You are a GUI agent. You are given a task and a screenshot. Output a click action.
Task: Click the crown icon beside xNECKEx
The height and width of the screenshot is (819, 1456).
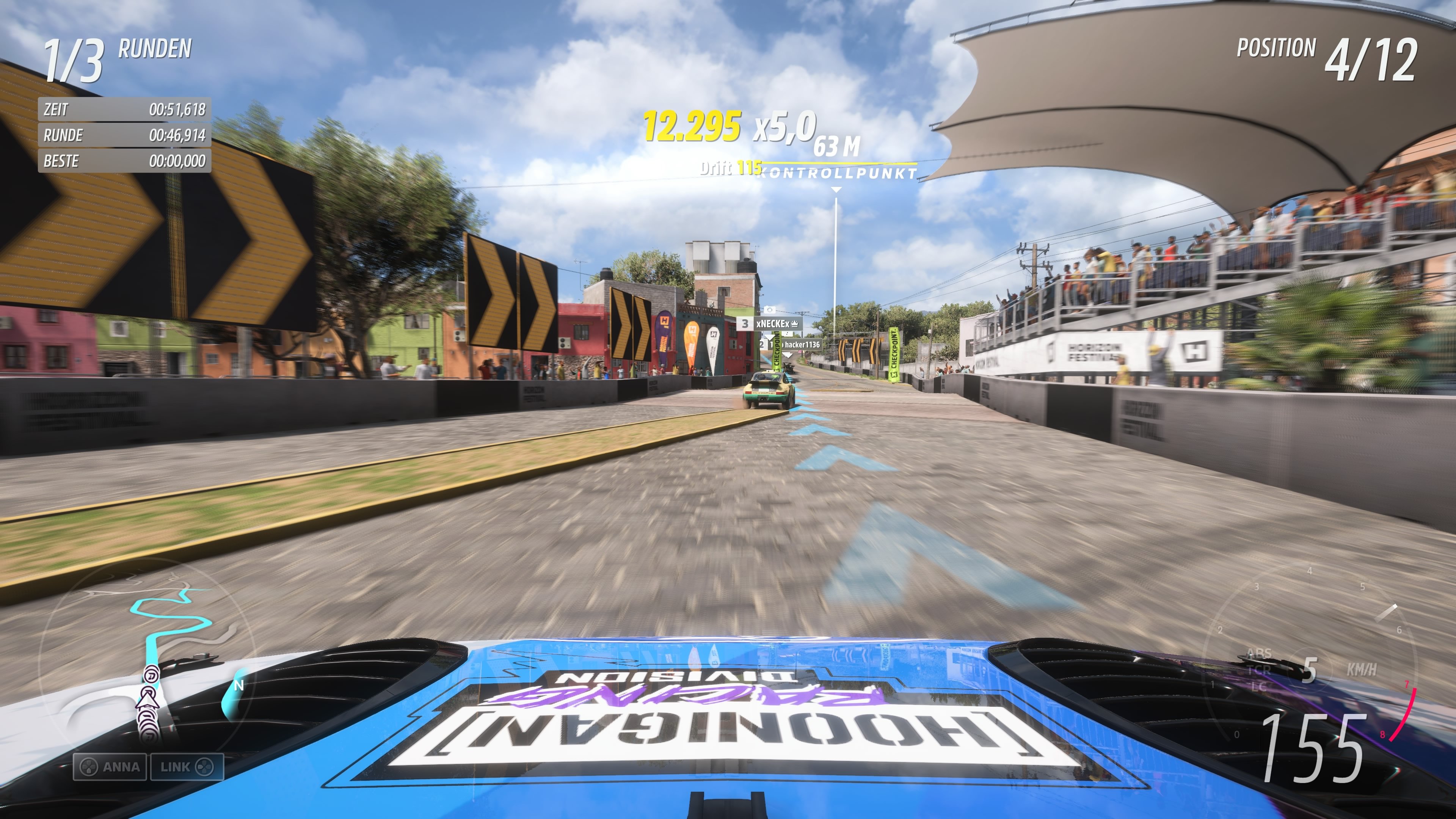tap(795, 325)
